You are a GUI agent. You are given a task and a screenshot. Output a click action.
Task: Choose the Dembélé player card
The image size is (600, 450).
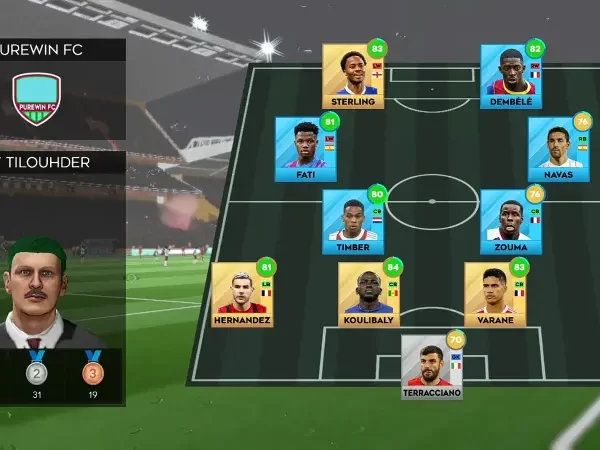511,75
